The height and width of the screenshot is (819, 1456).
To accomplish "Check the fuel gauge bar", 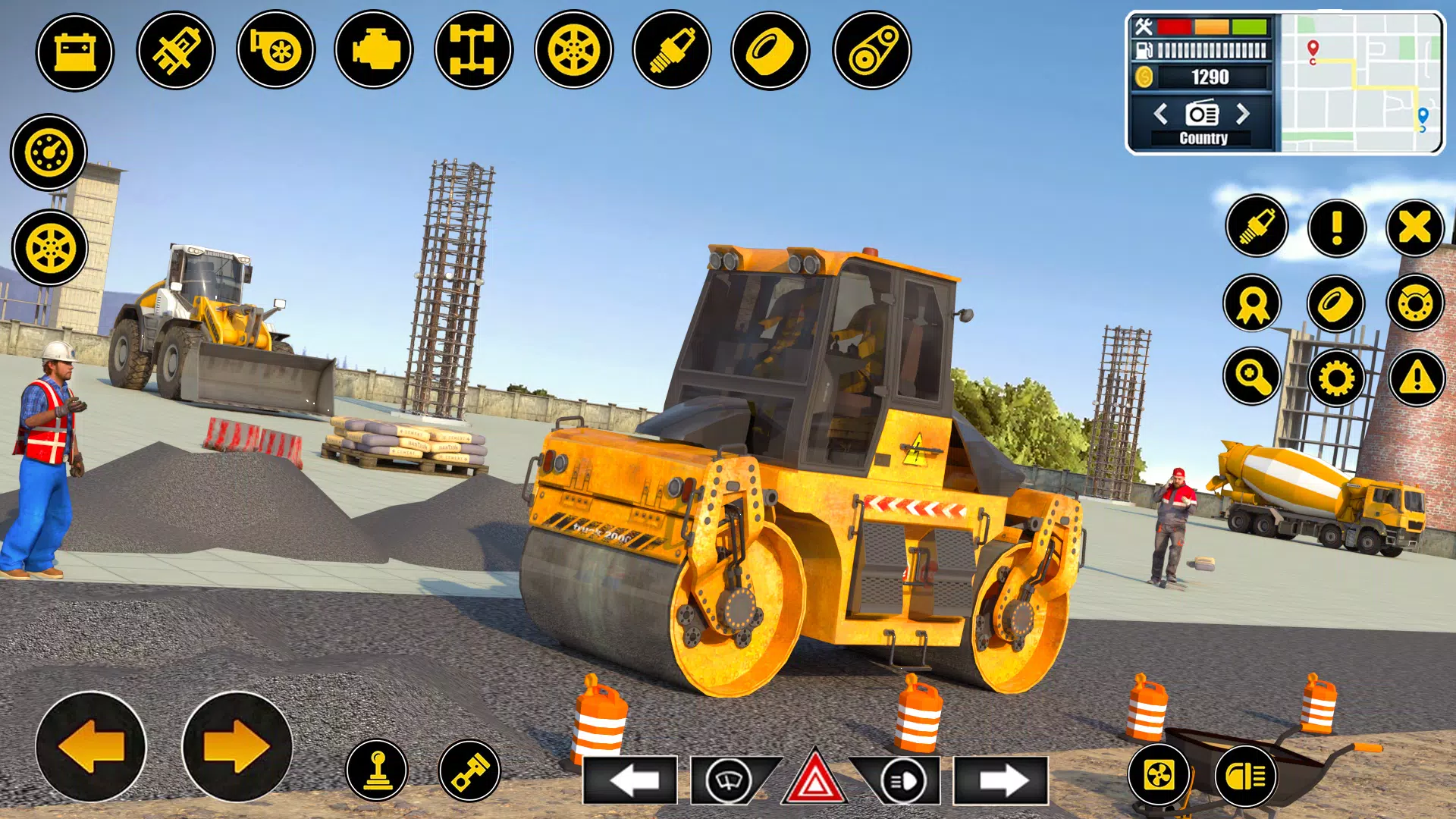I will click(1210, 52).
